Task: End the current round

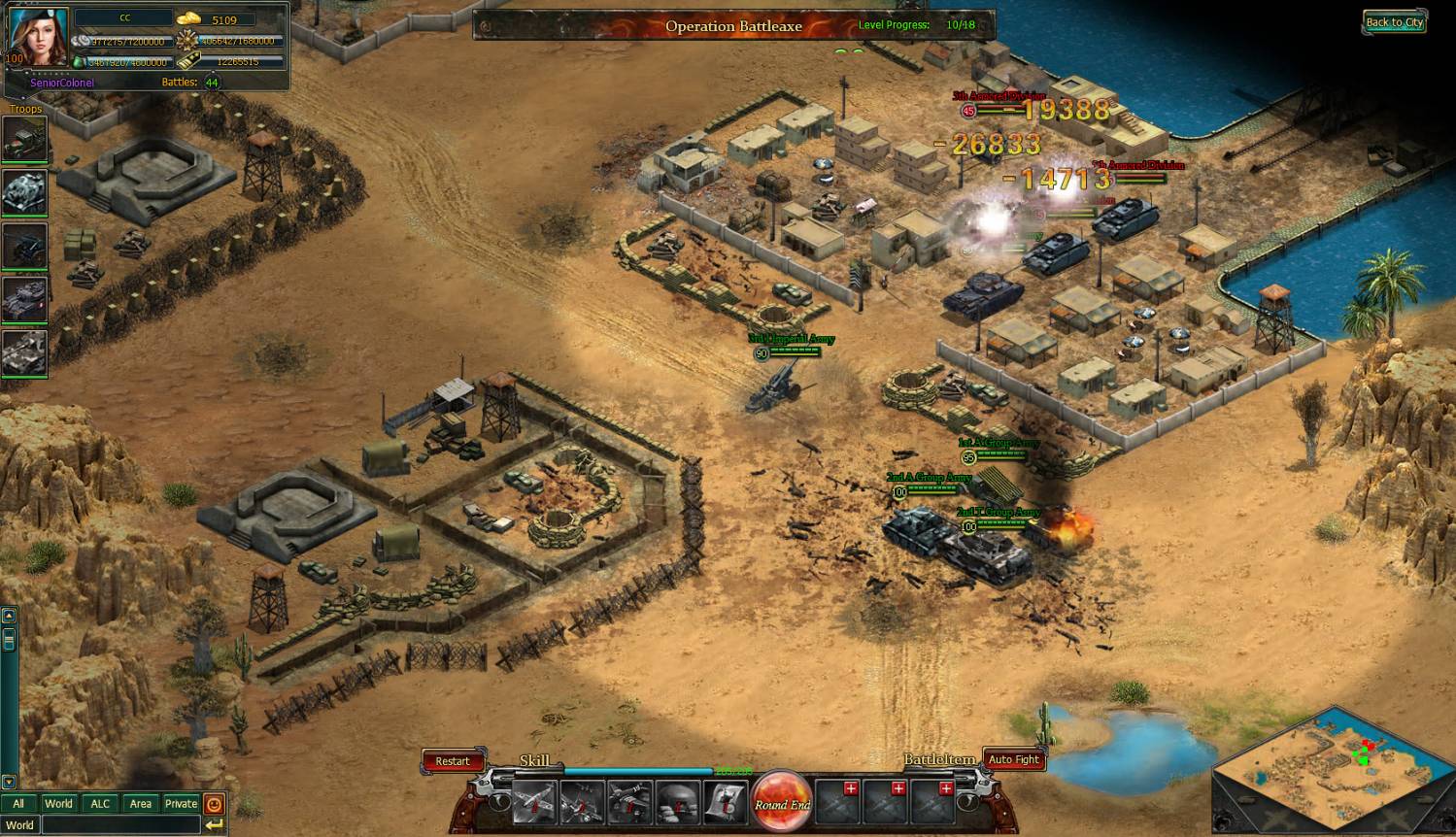Action: (x=782, y=801)
